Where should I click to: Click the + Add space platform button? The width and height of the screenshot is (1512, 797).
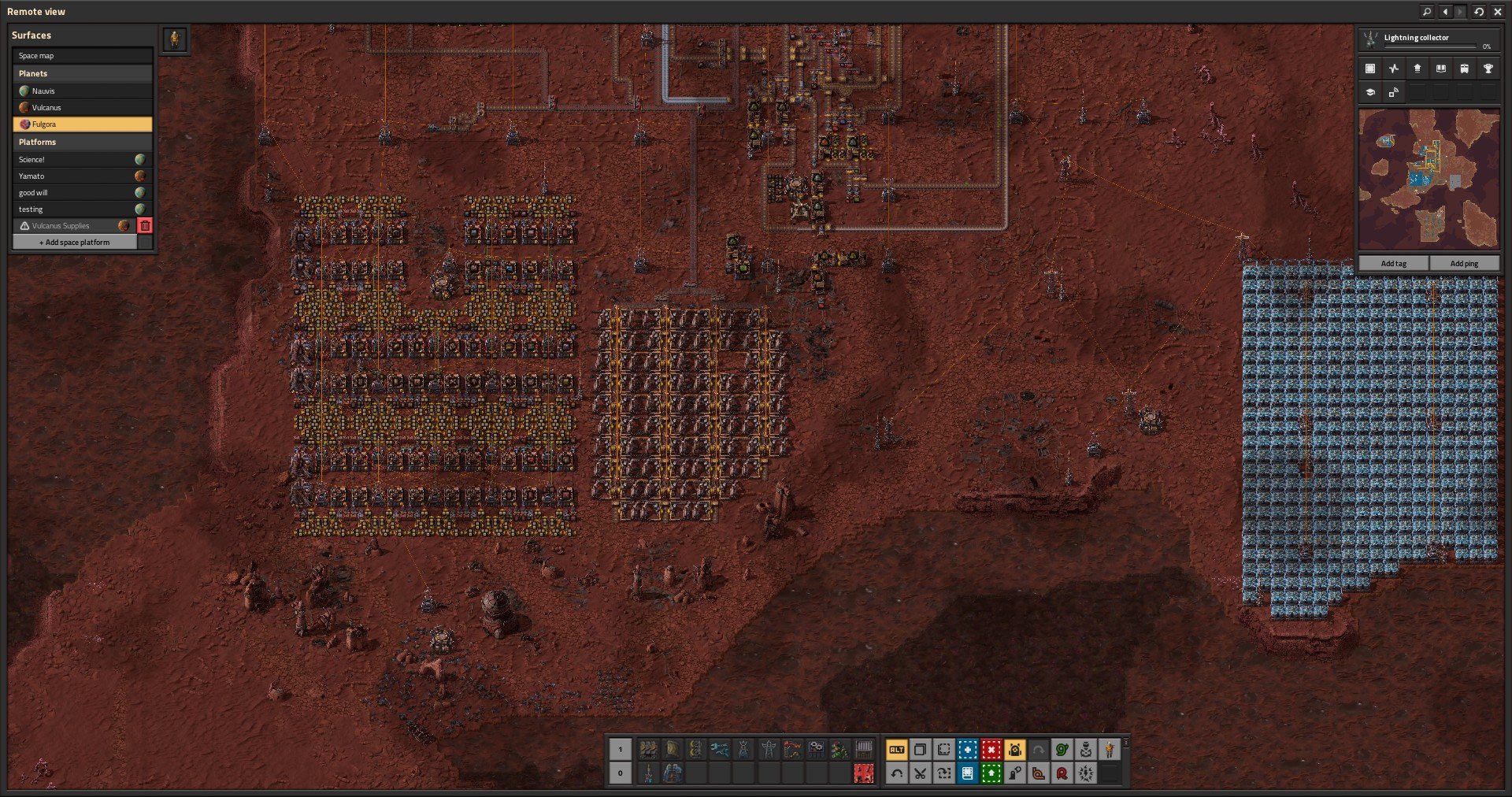point(75,242)
